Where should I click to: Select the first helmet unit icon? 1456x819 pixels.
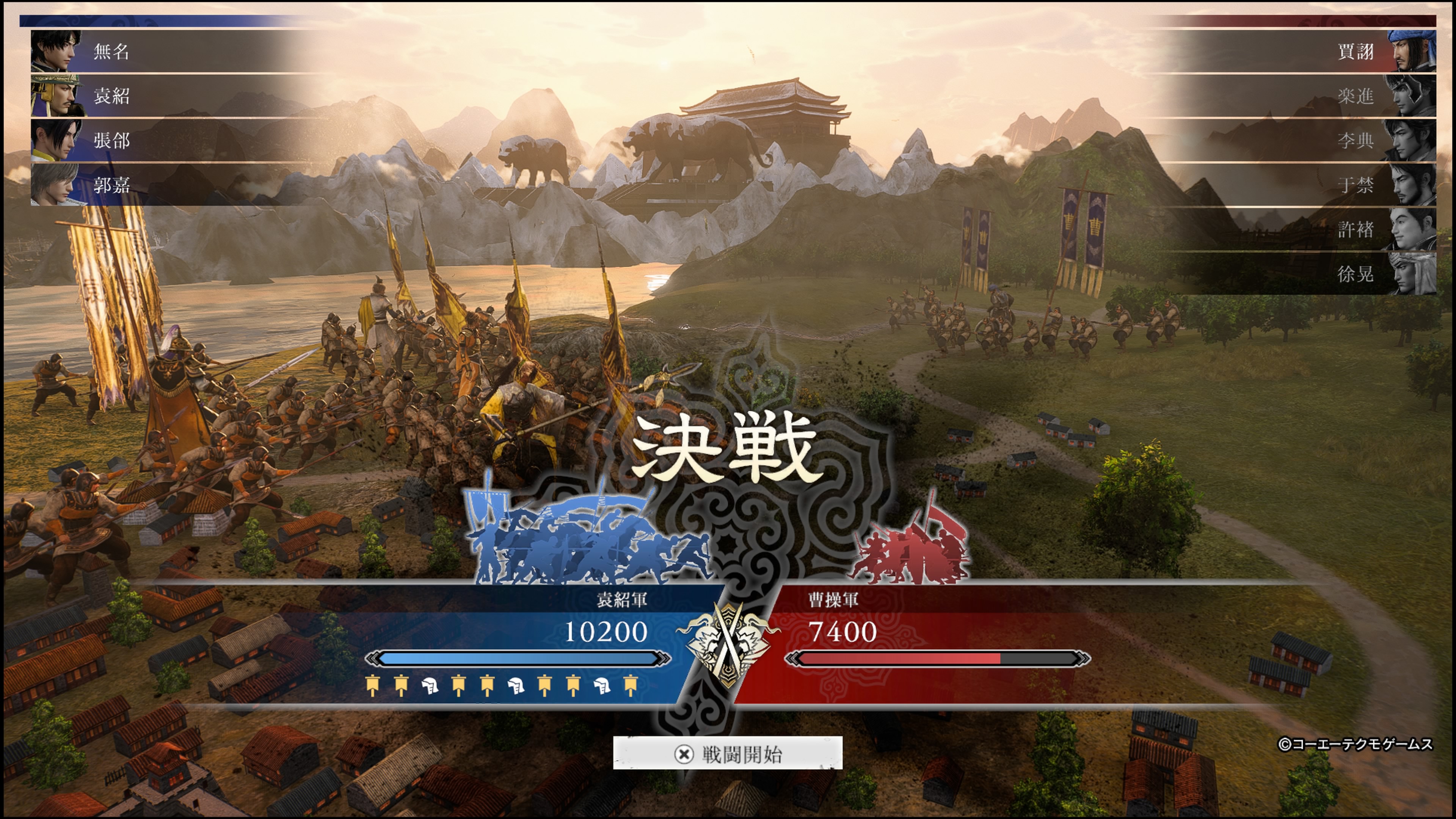[x=431, y=687]
